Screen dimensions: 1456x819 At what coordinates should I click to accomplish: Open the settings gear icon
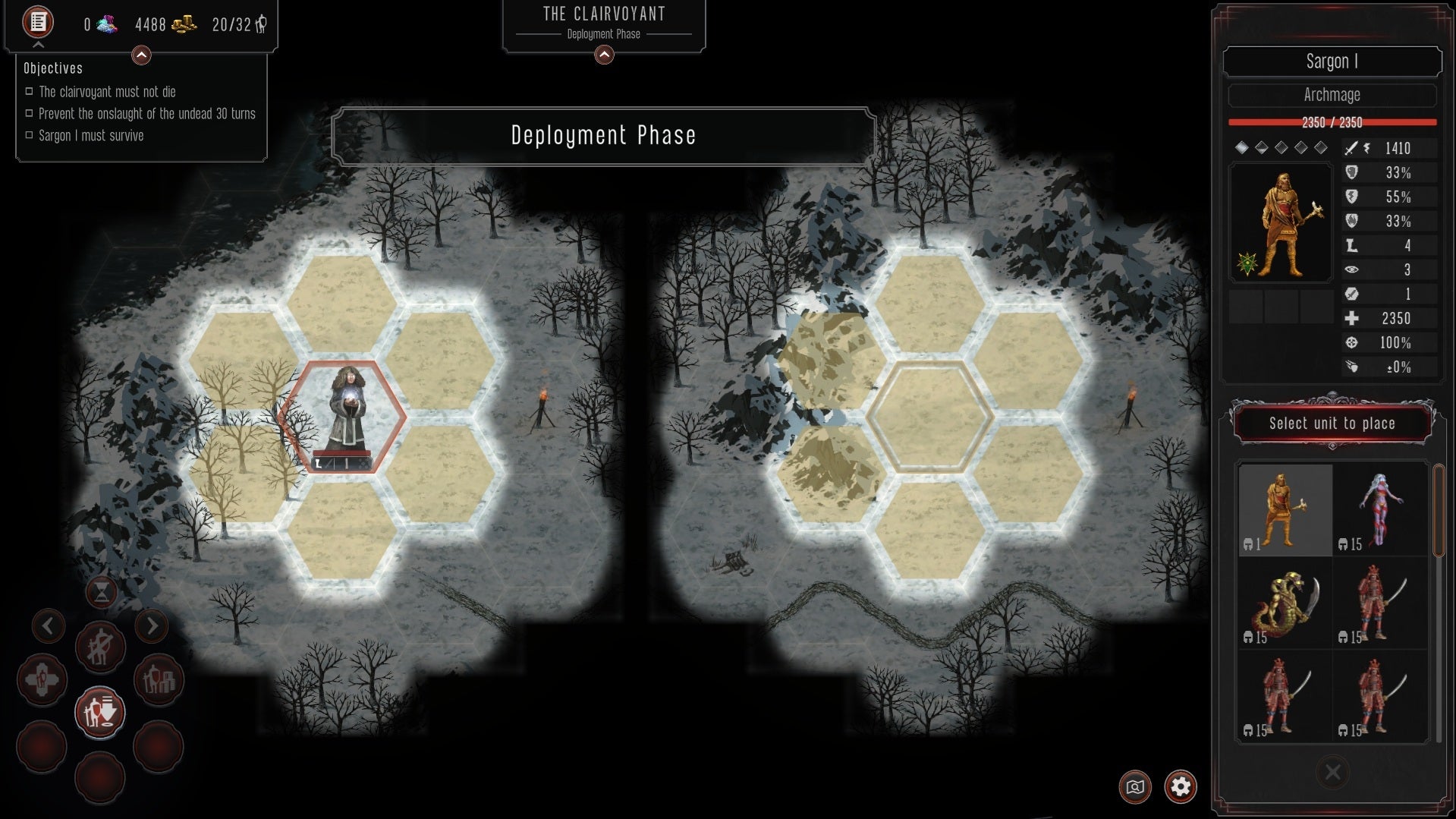click(x=1181, y=787)
